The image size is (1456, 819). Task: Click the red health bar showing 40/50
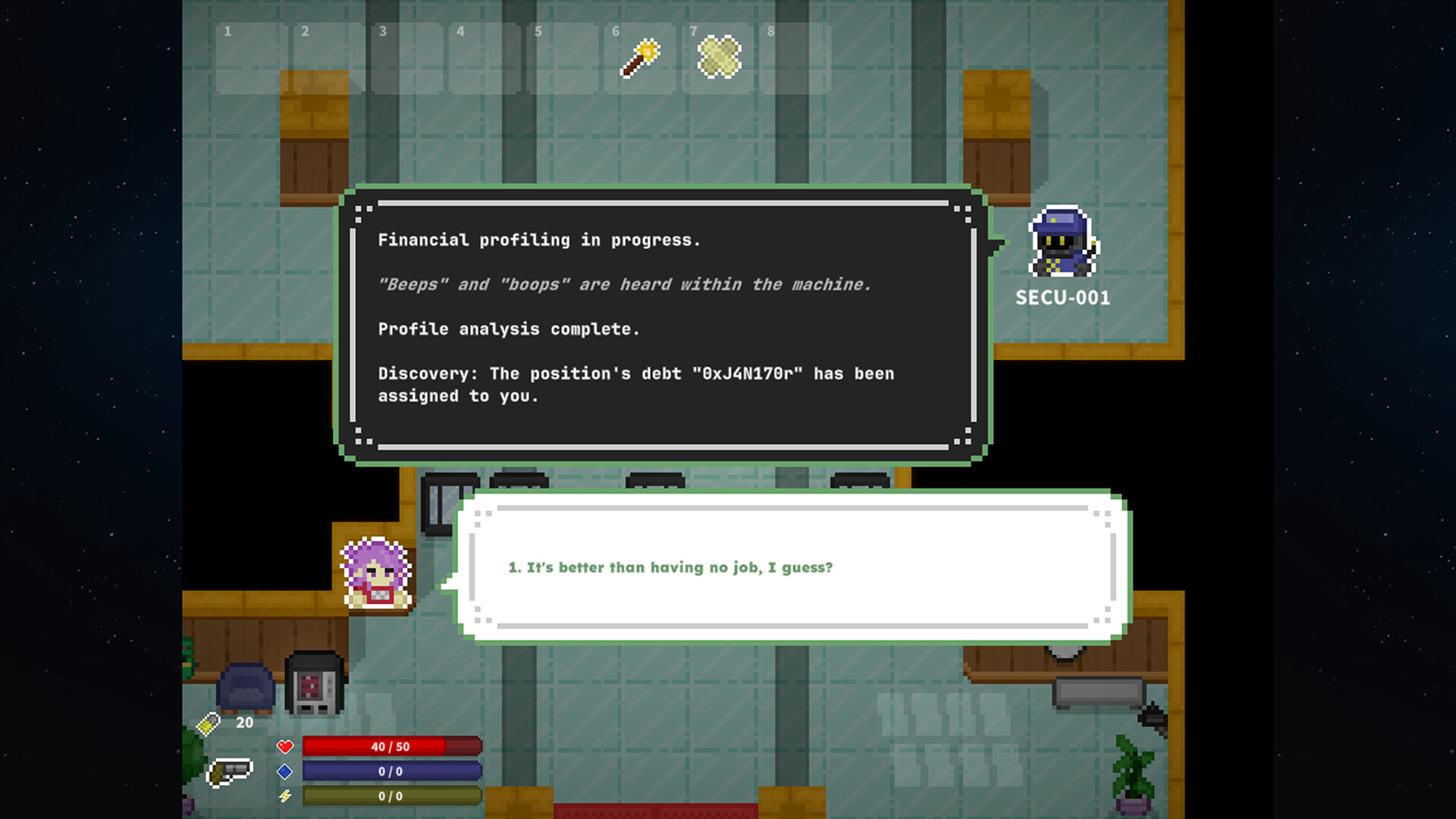pos(391,746)
